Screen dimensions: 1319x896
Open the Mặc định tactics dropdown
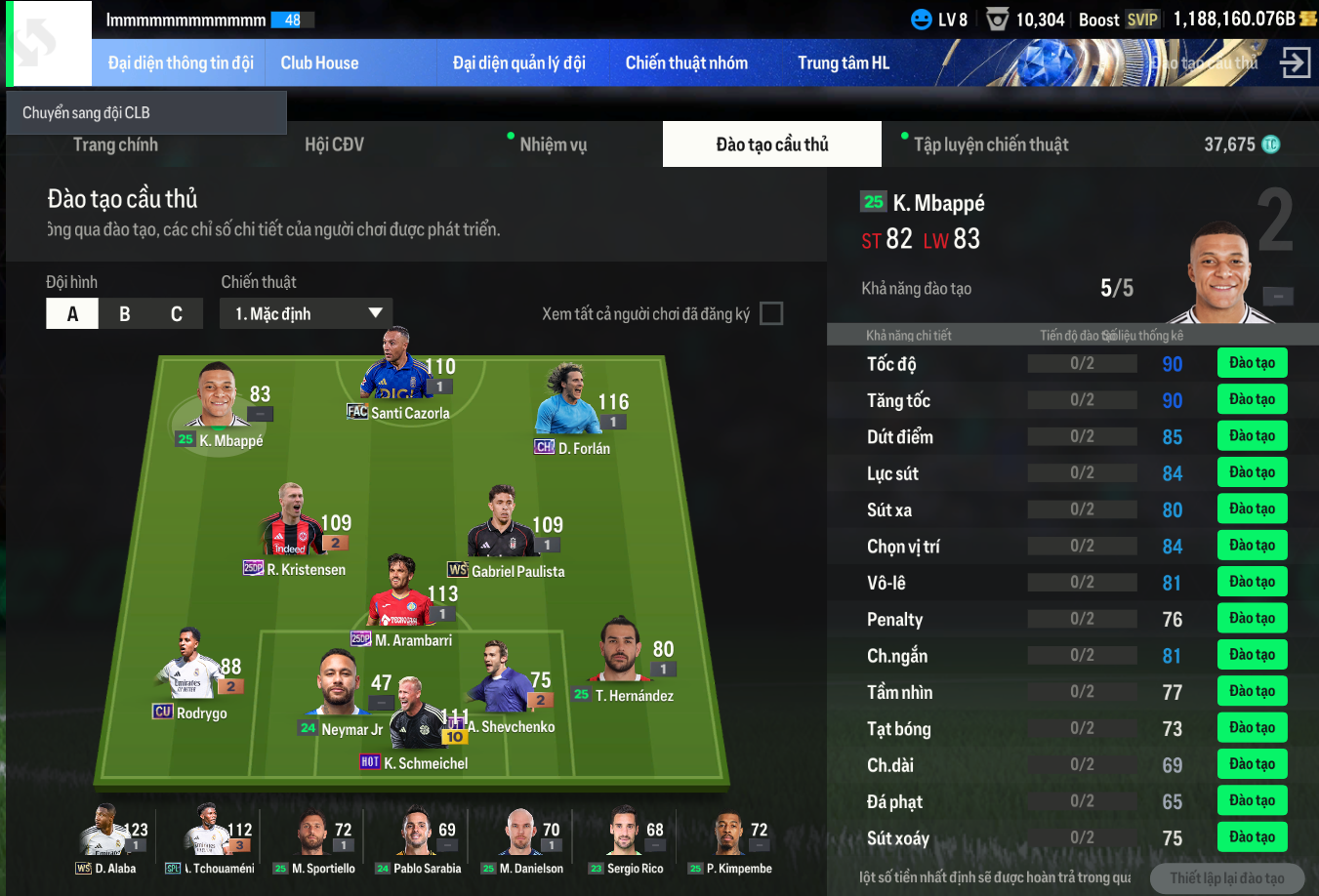[x=307, y=314]
